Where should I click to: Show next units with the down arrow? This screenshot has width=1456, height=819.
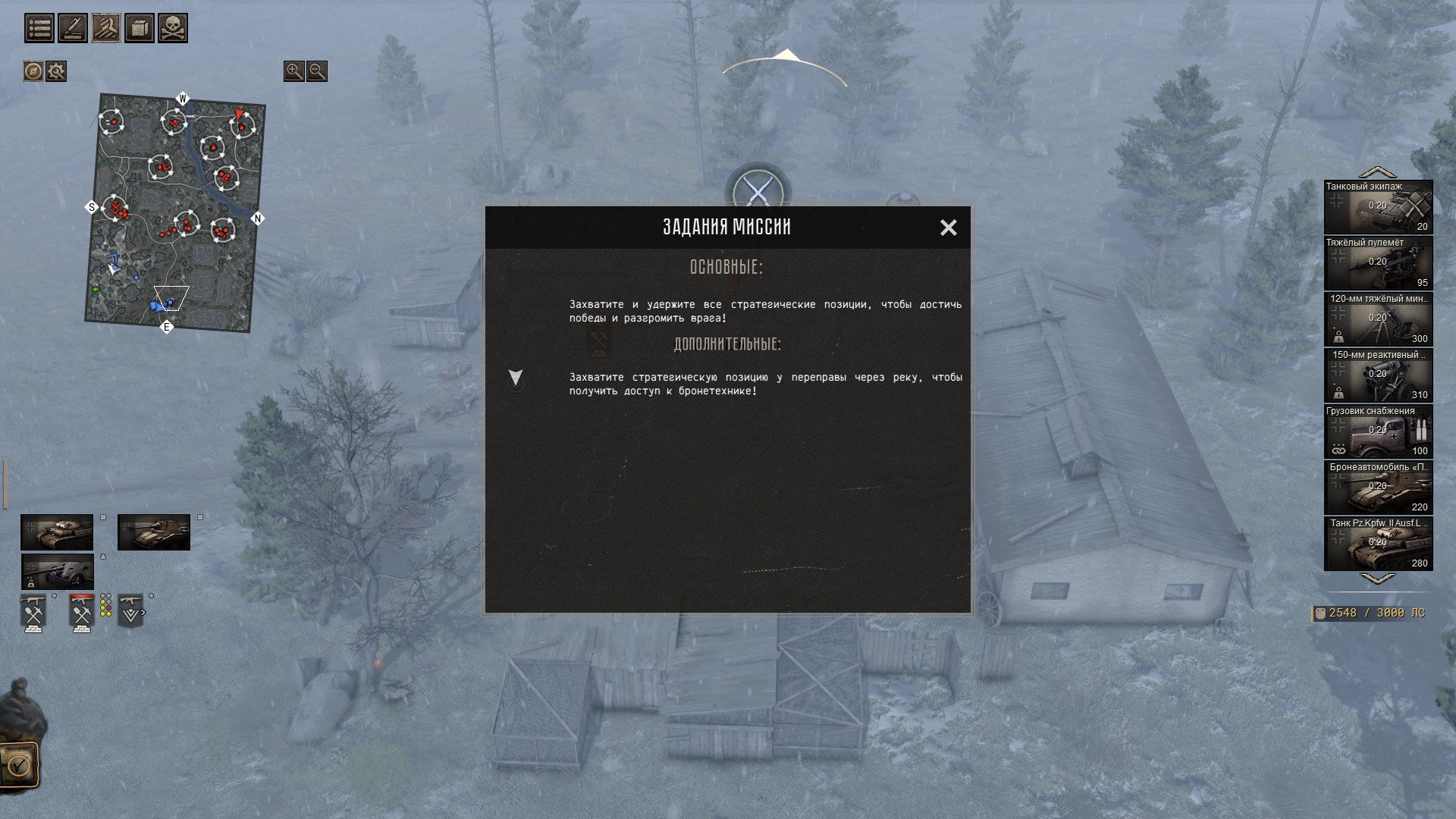[1378, 579]
